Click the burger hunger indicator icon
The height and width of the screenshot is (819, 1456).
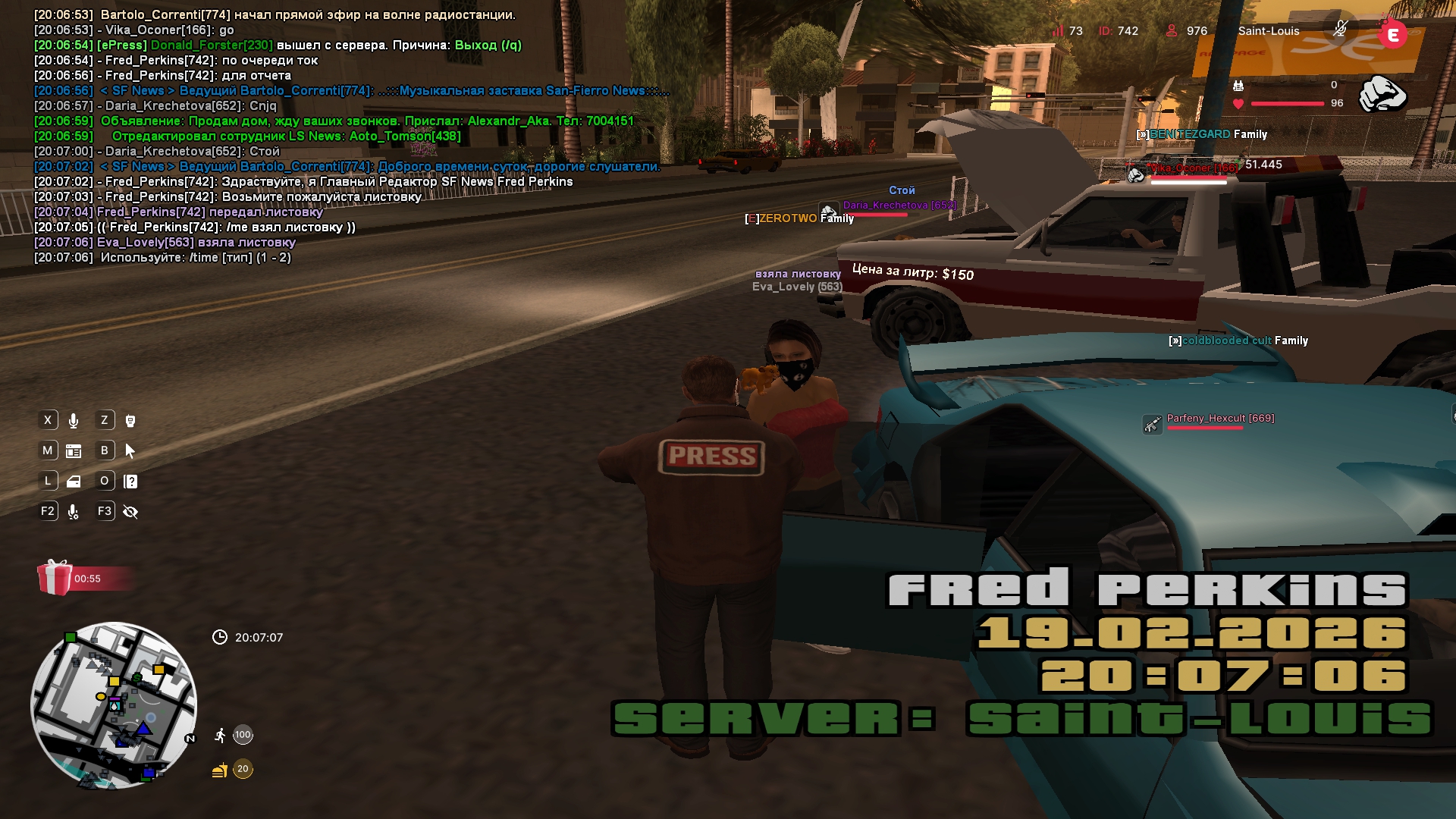tap(220, 770)
